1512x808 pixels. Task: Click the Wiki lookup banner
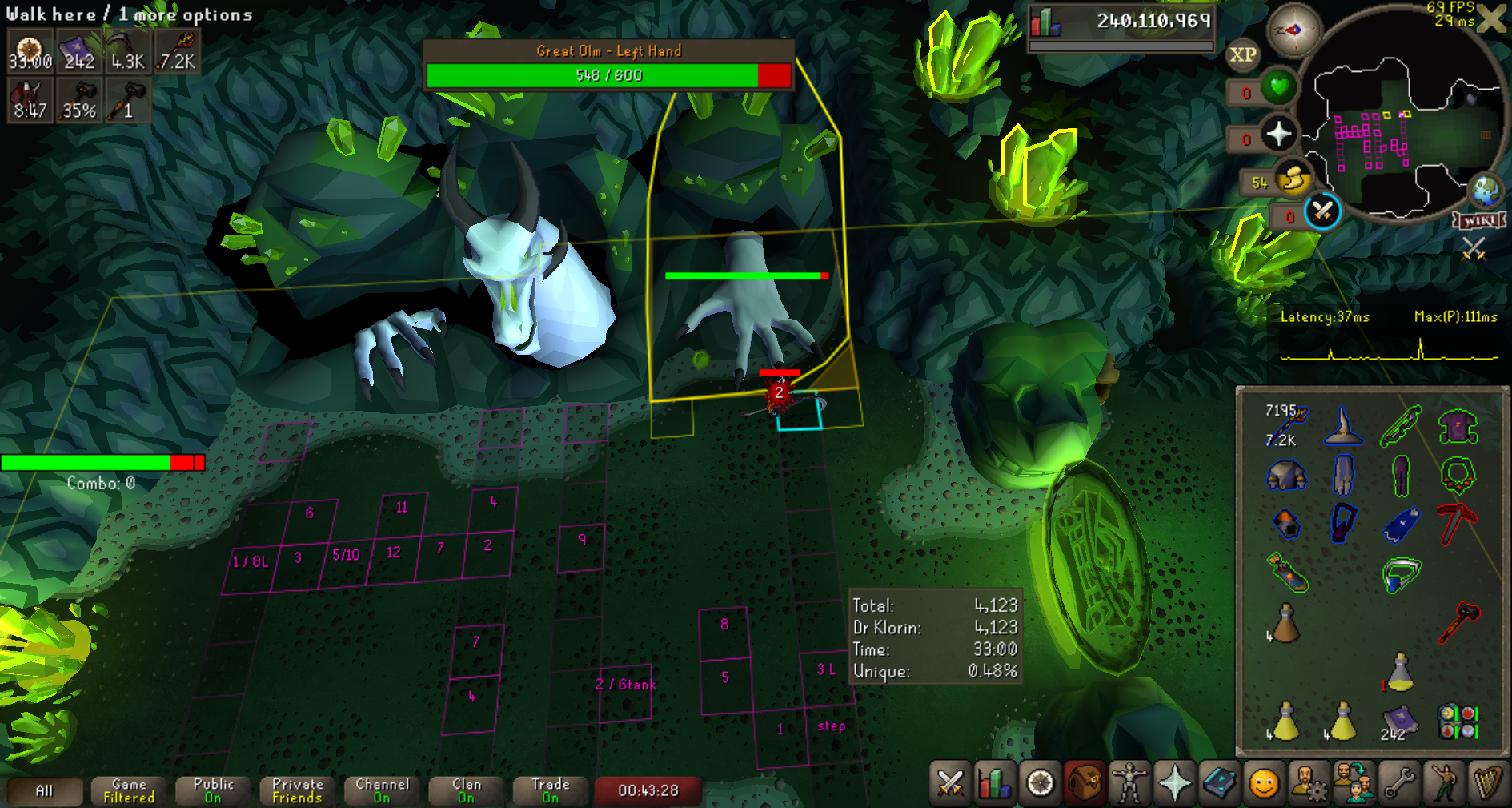pyautogui.click(x=1479, y=220)
